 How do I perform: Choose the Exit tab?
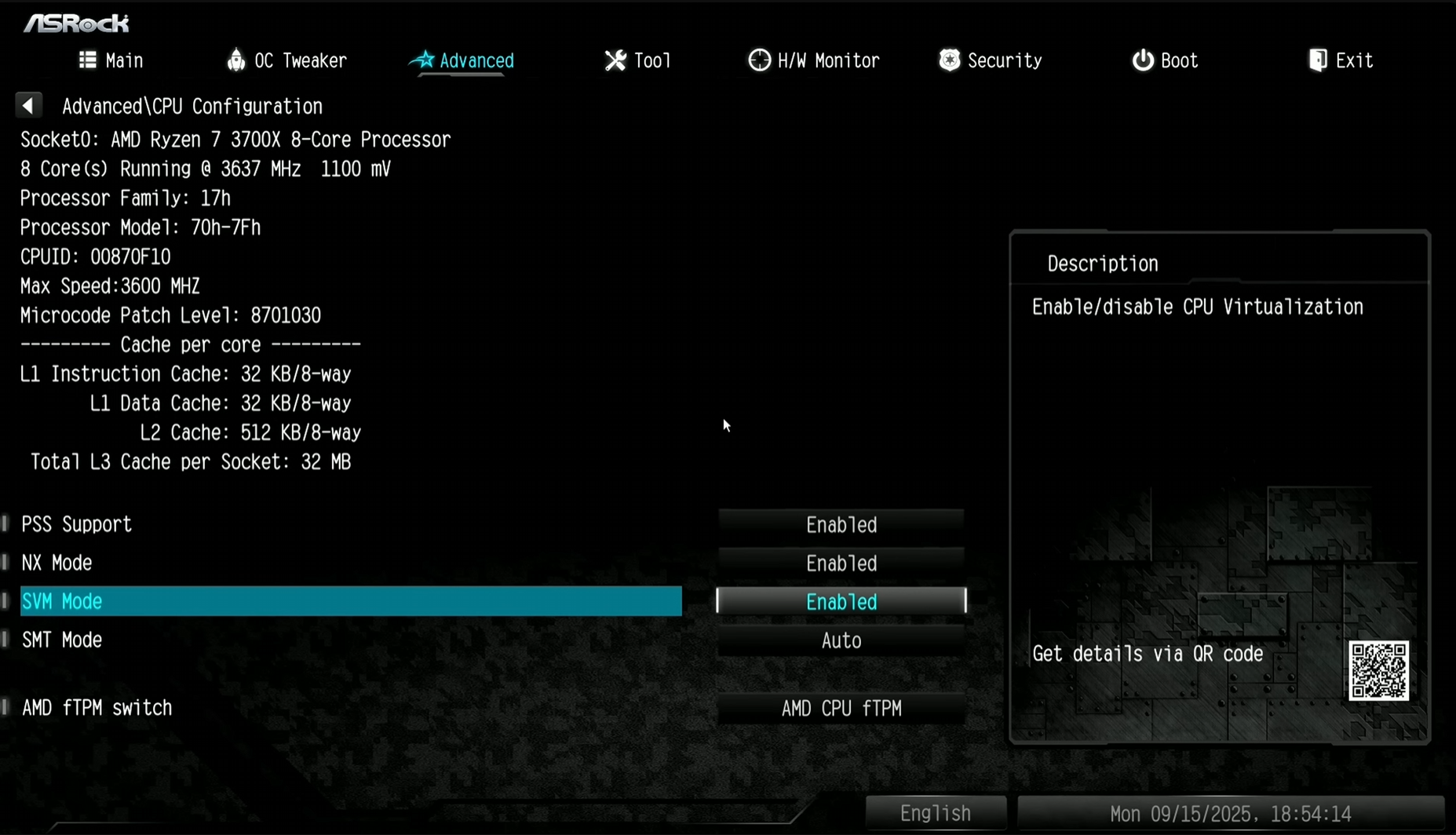click(1341, 60)
